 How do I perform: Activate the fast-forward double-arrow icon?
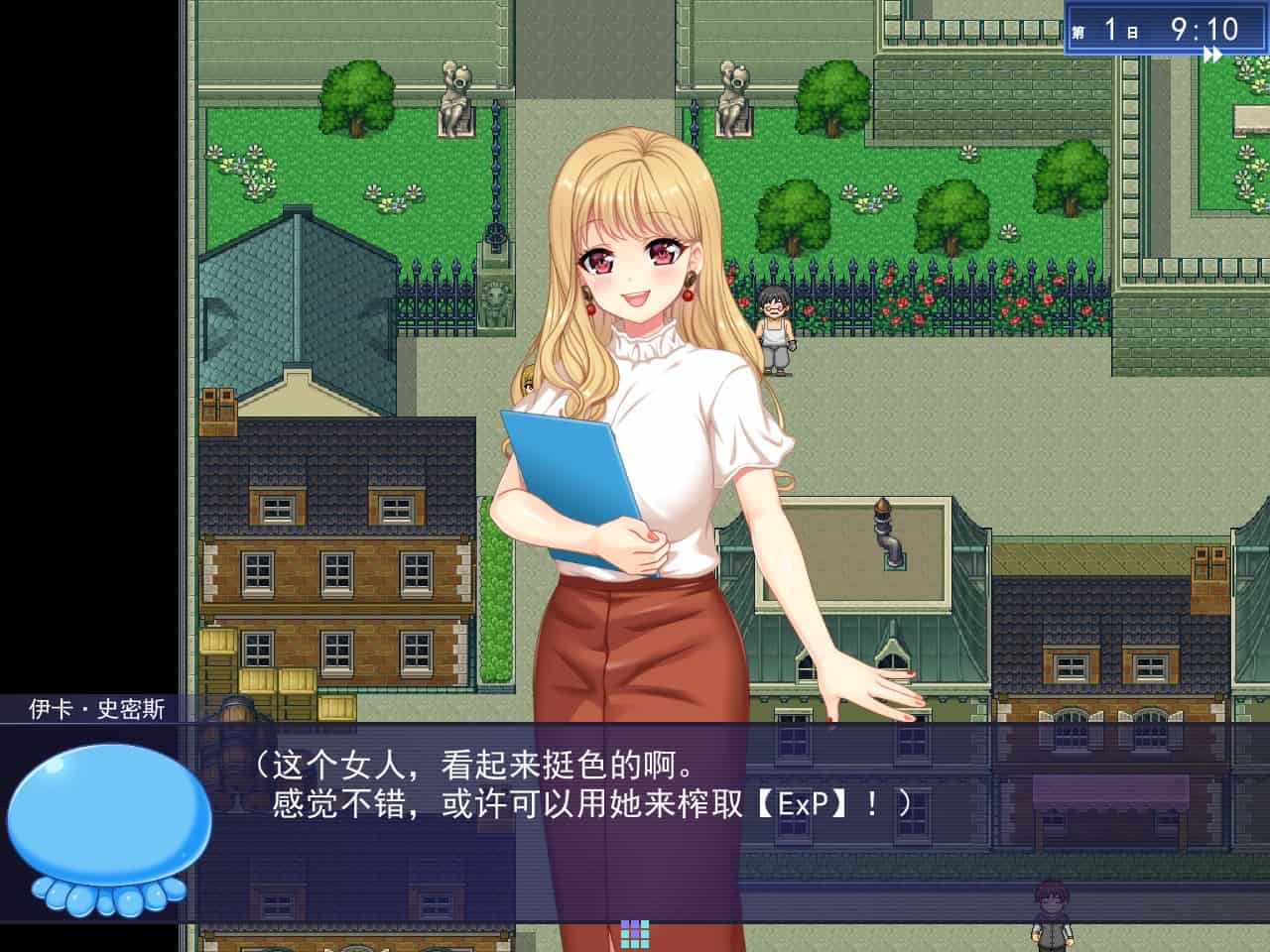point(1212,56)
